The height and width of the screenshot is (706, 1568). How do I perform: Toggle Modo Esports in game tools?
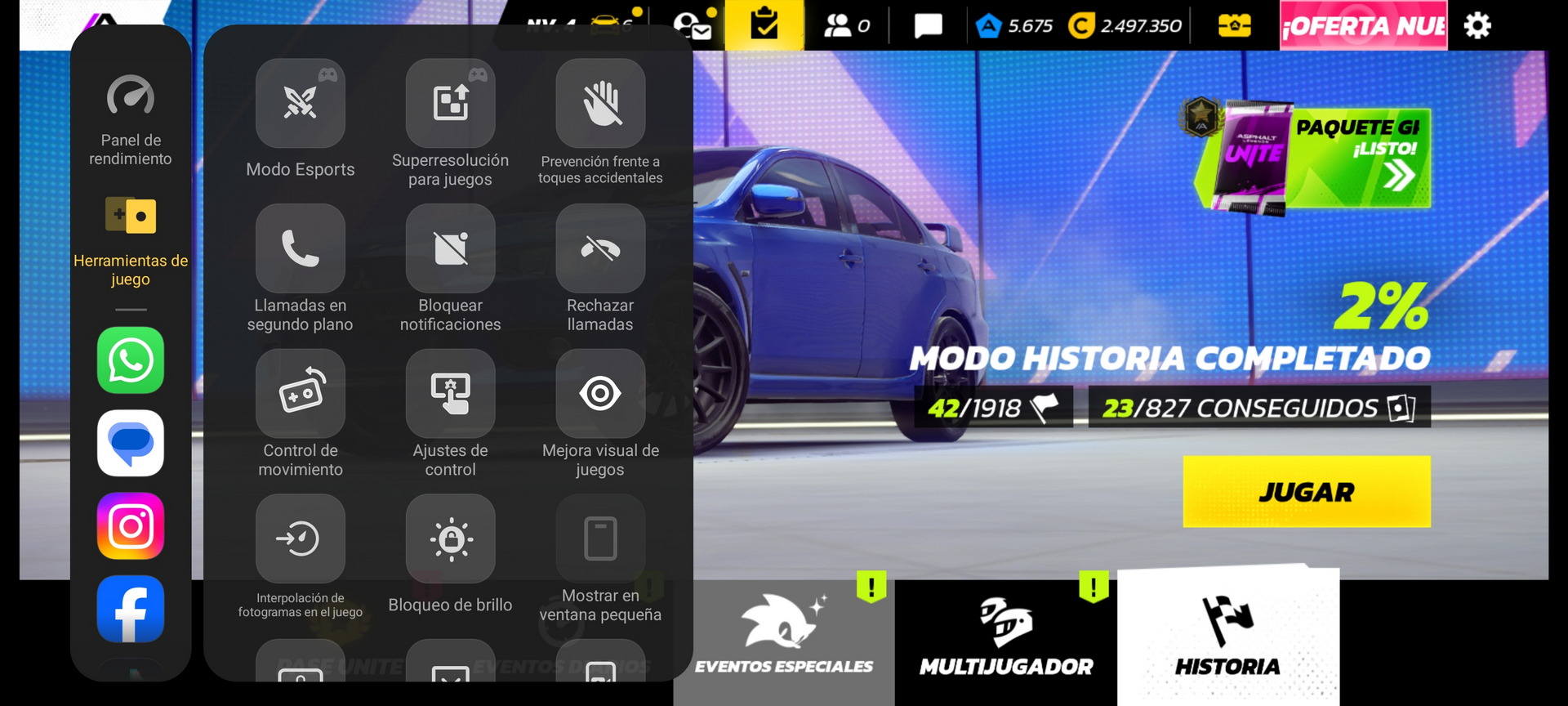[x=301, y=104]
